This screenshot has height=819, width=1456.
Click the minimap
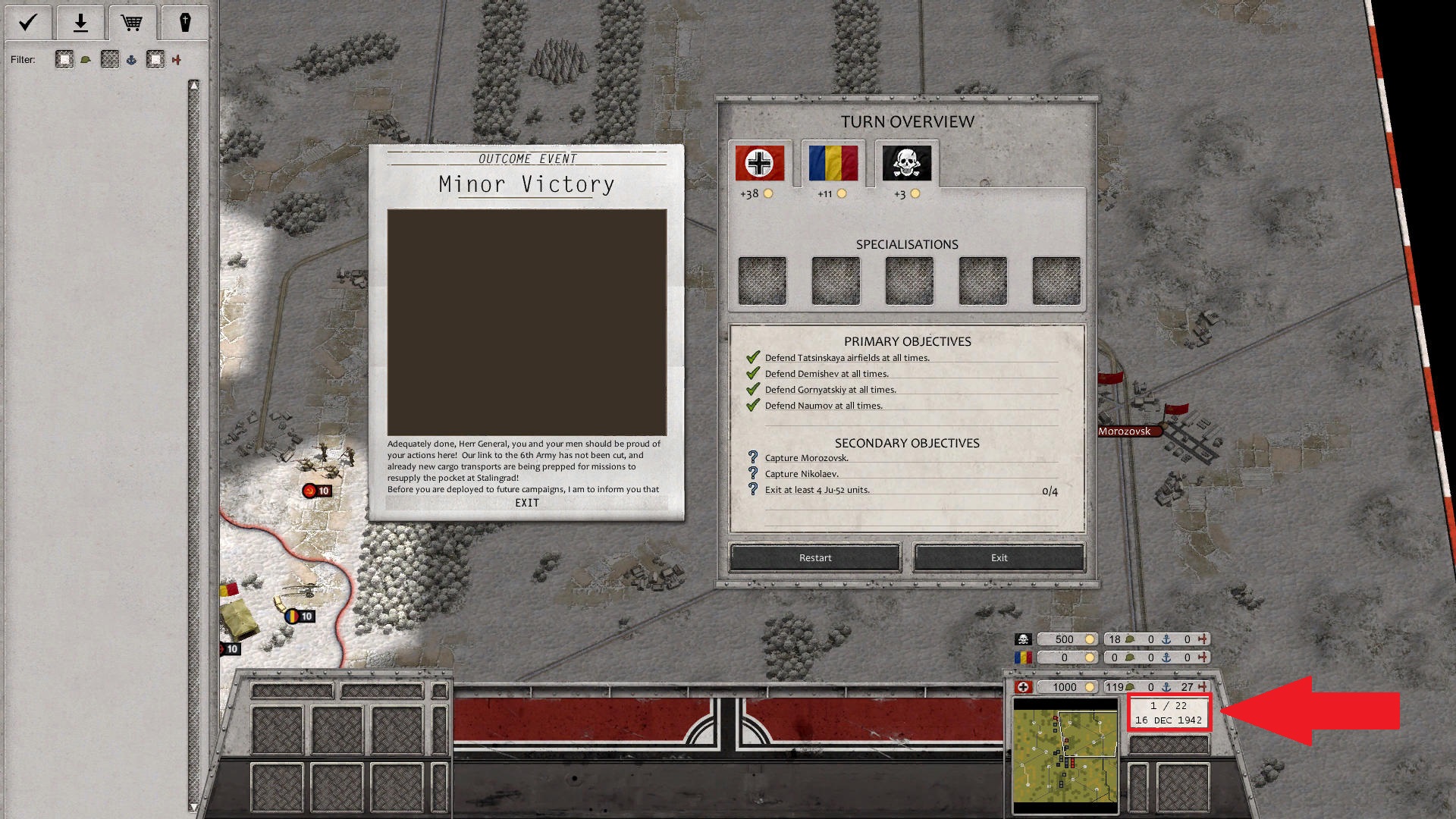click(x=1065, y=755)
